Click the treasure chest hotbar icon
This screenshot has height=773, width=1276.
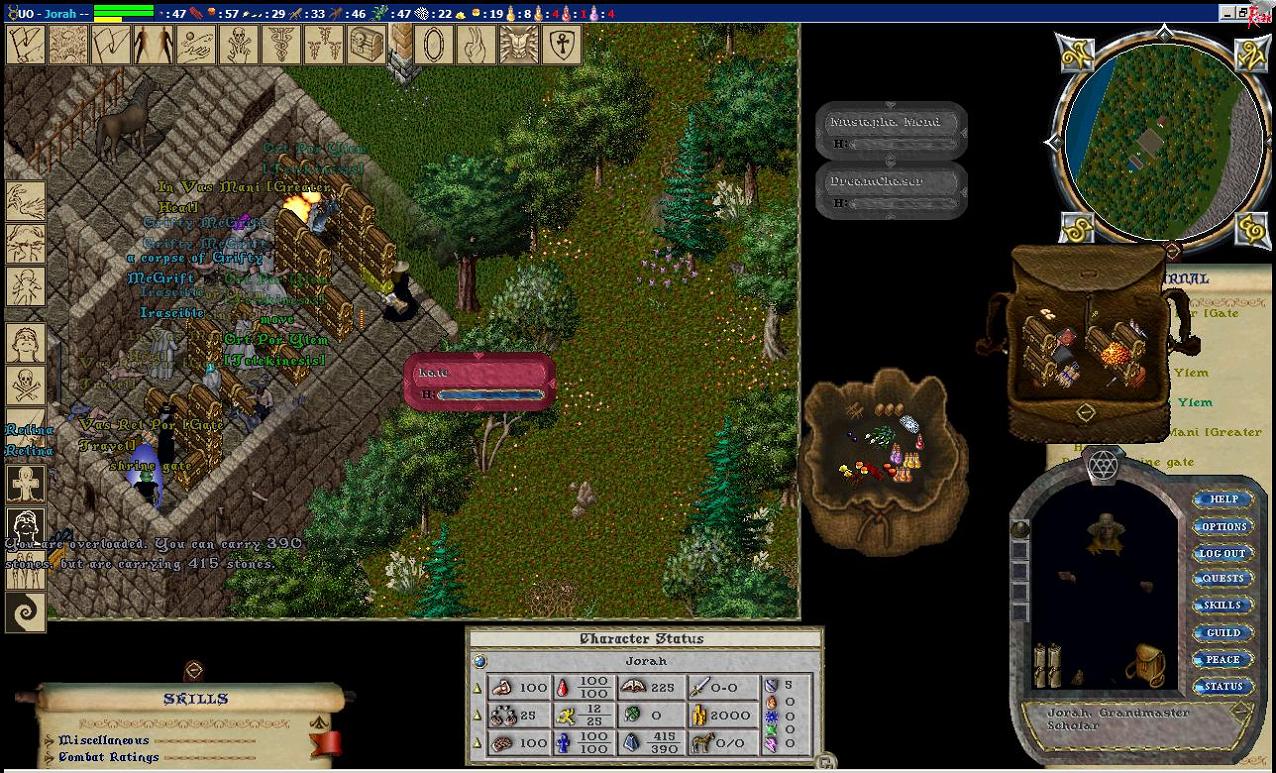[366, 45]
